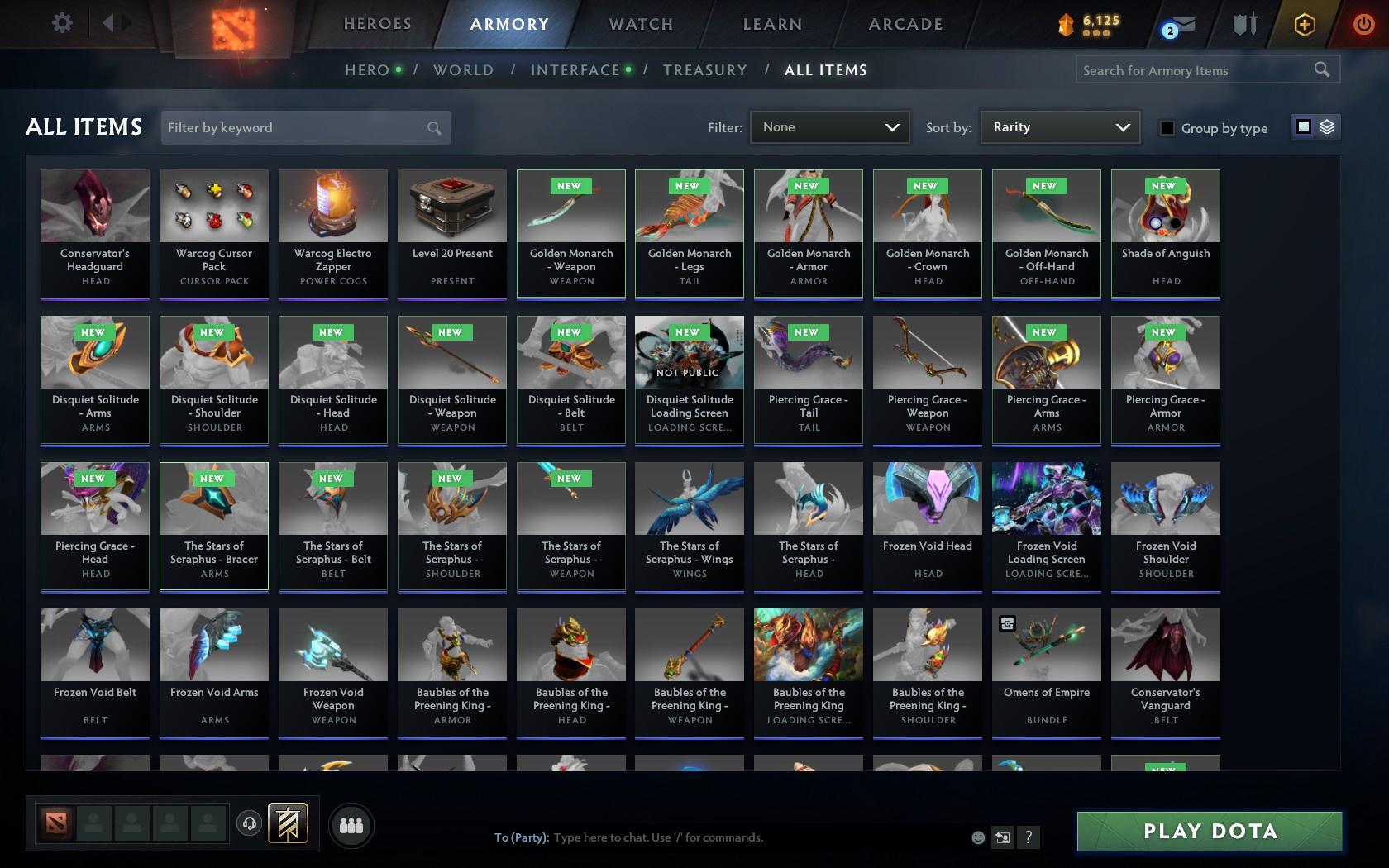Switch to the TREASURY tab

(x=705, y=70)
